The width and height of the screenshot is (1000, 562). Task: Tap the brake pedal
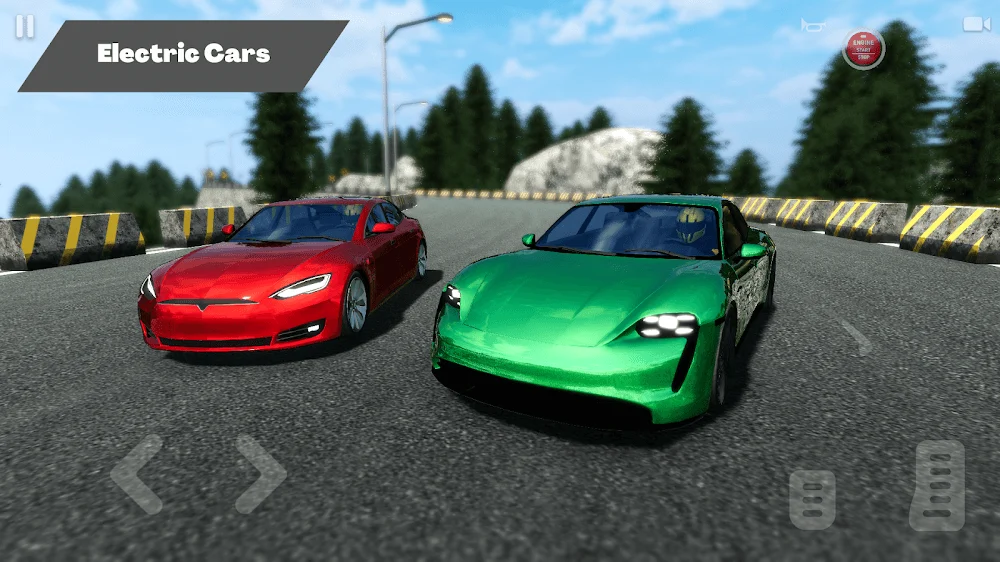(x=812, y=499)
